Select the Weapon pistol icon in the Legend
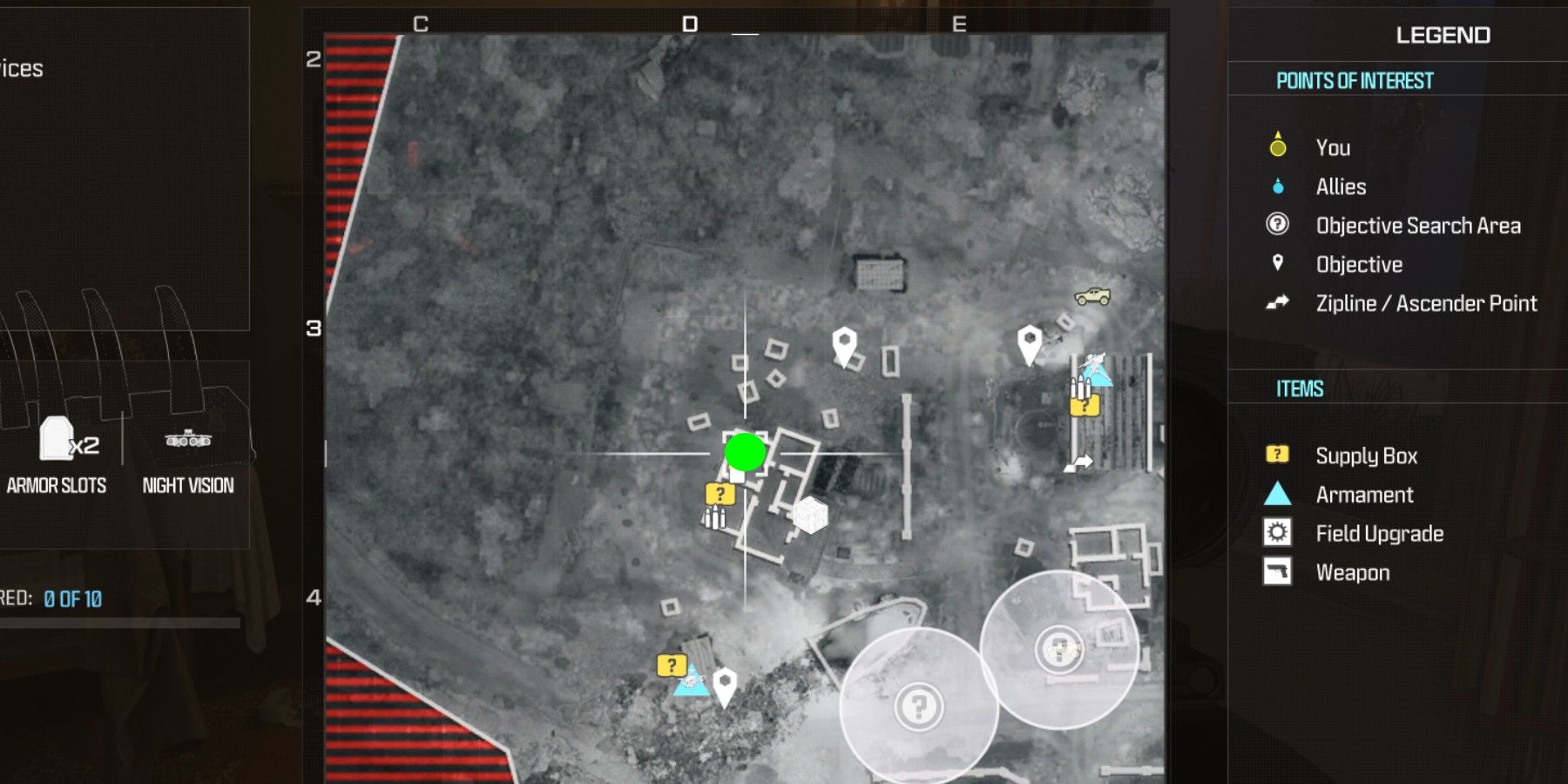The height and width of the screenshot is (784, 1568). coord(1277,572)
